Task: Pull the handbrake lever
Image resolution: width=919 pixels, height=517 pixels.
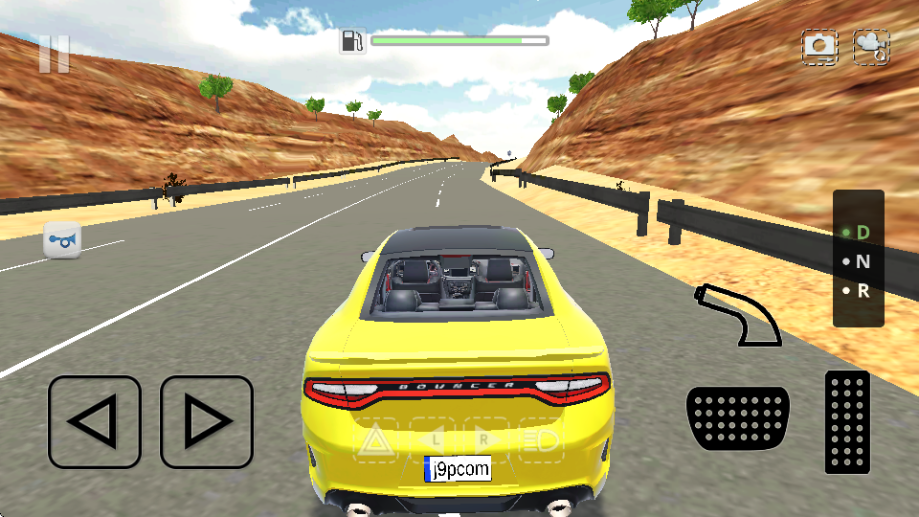Action: [738, 315]
